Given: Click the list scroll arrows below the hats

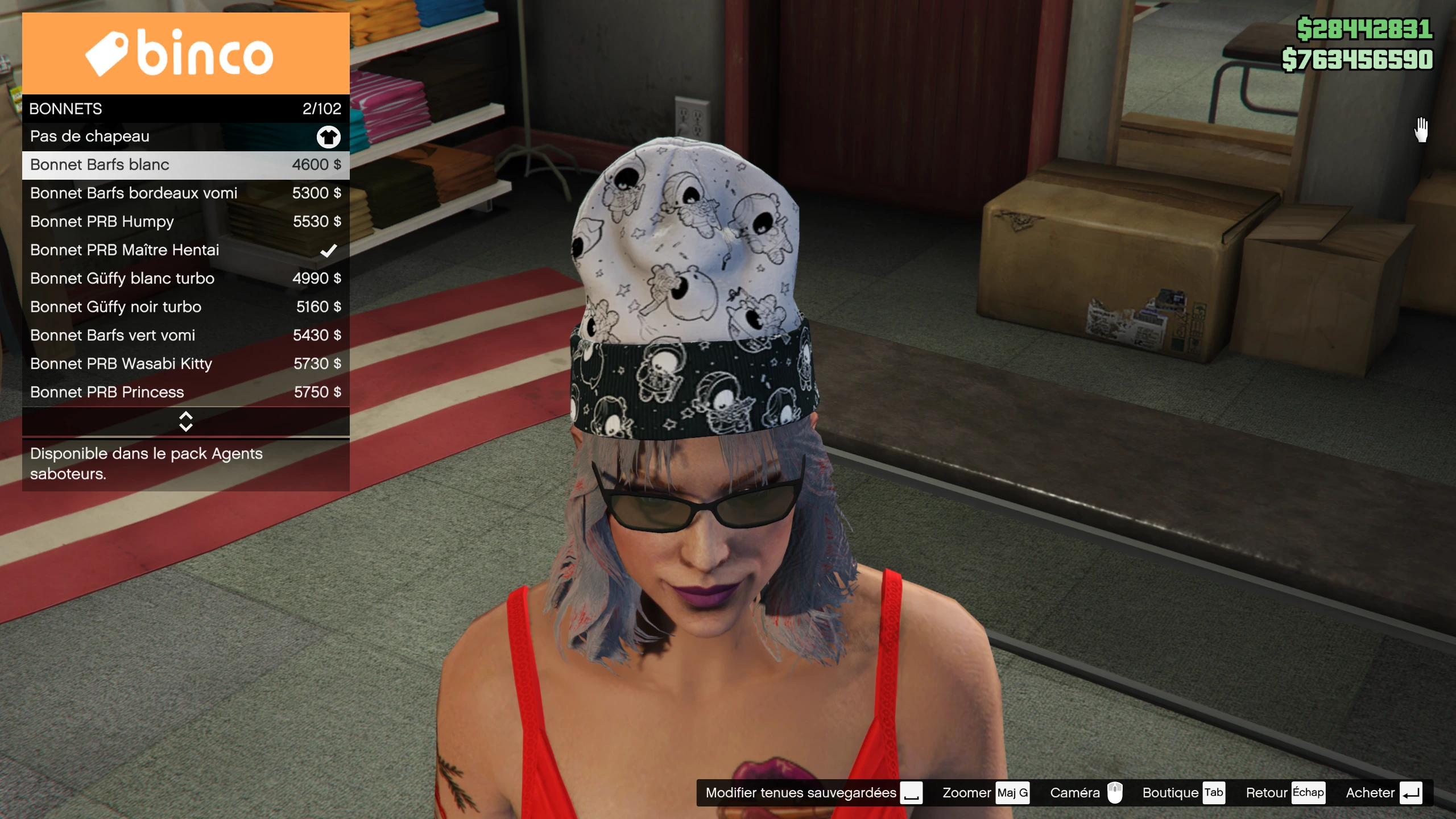Looking at the screenshot, I should 185,421.
